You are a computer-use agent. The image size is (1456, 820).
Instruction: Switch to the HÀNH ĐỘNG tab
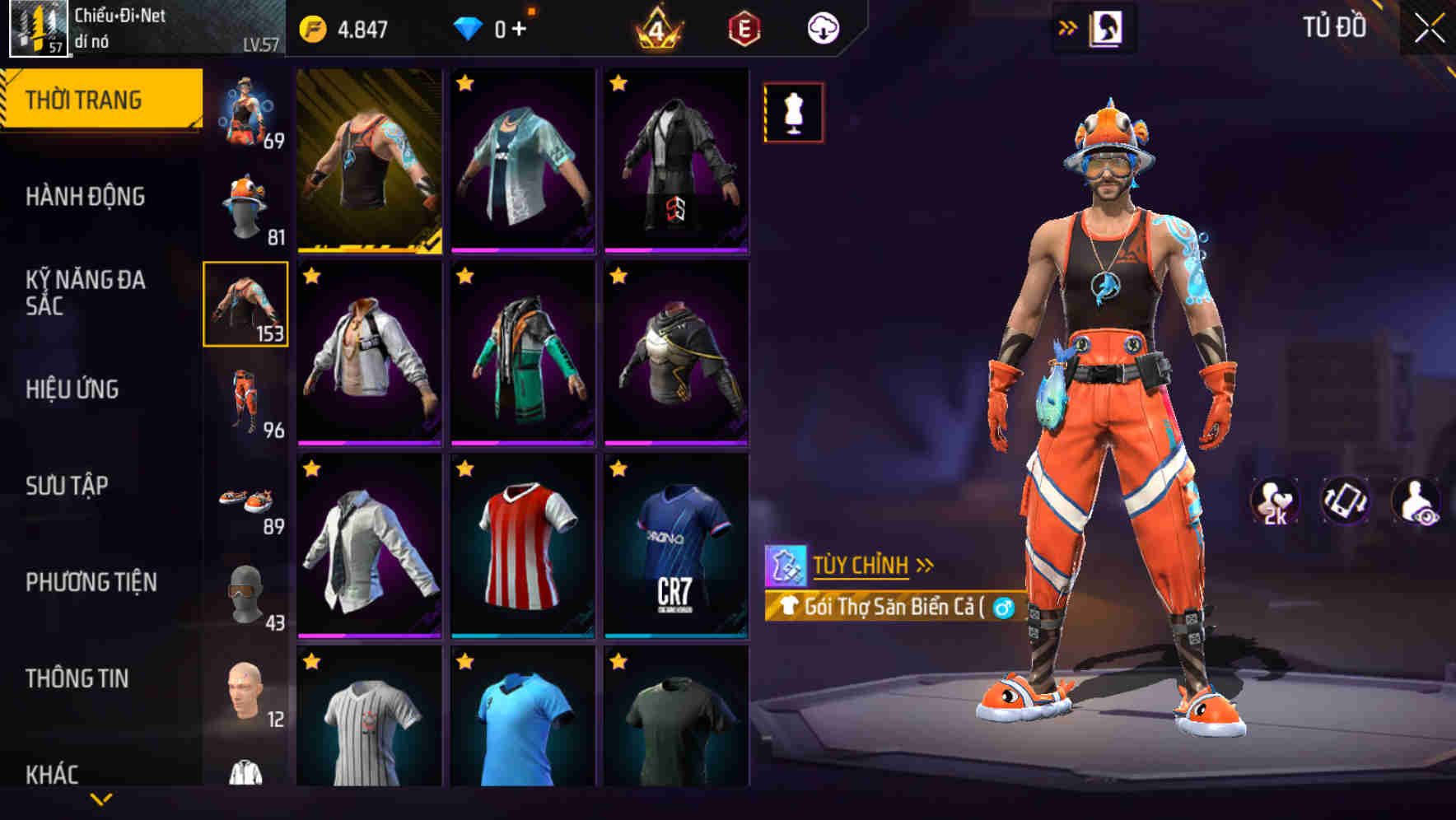[x=87, y=196]
